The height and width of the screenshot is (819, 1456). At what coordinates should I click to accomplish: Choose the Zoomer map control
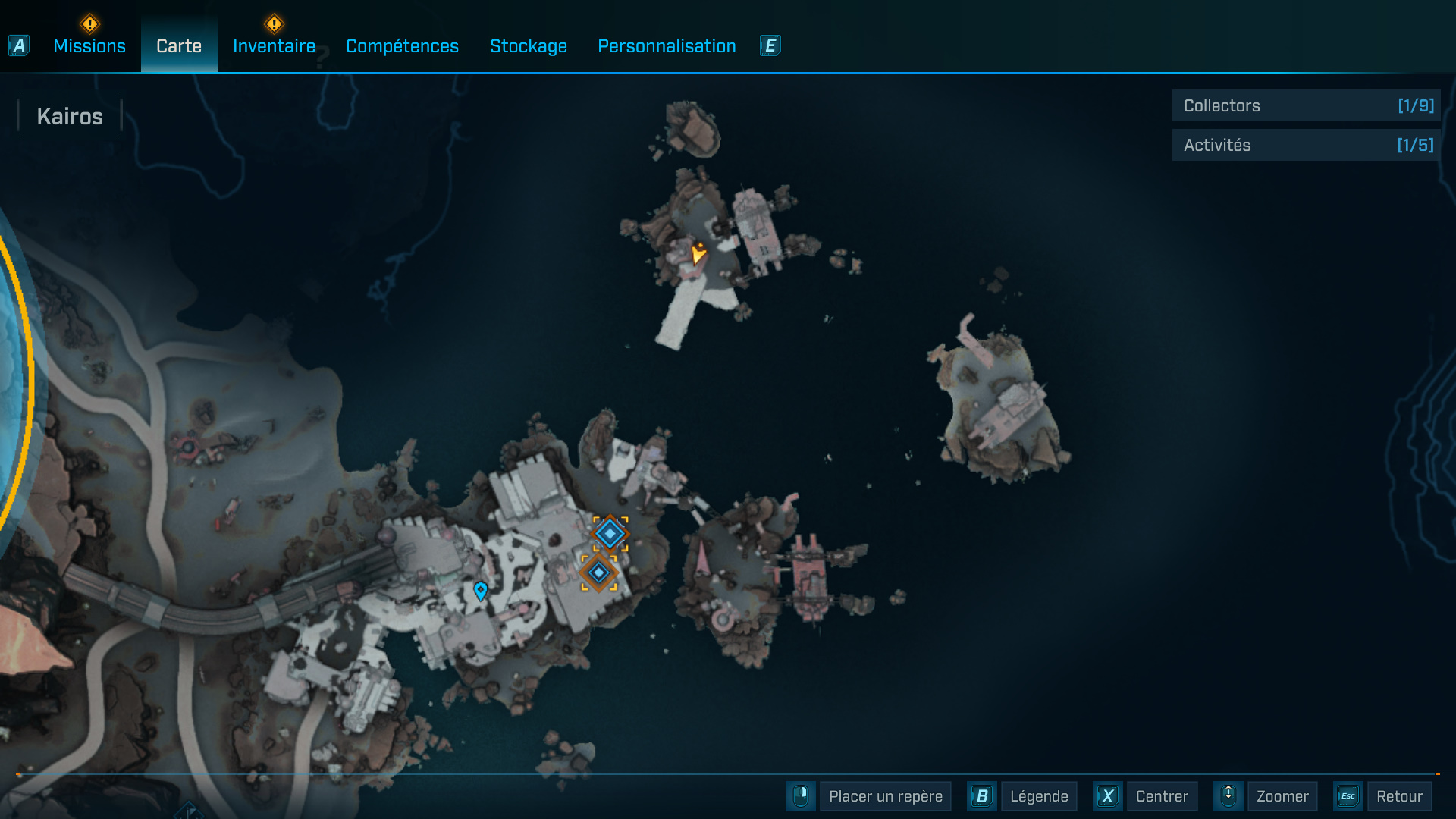(x=1282, y=796)
